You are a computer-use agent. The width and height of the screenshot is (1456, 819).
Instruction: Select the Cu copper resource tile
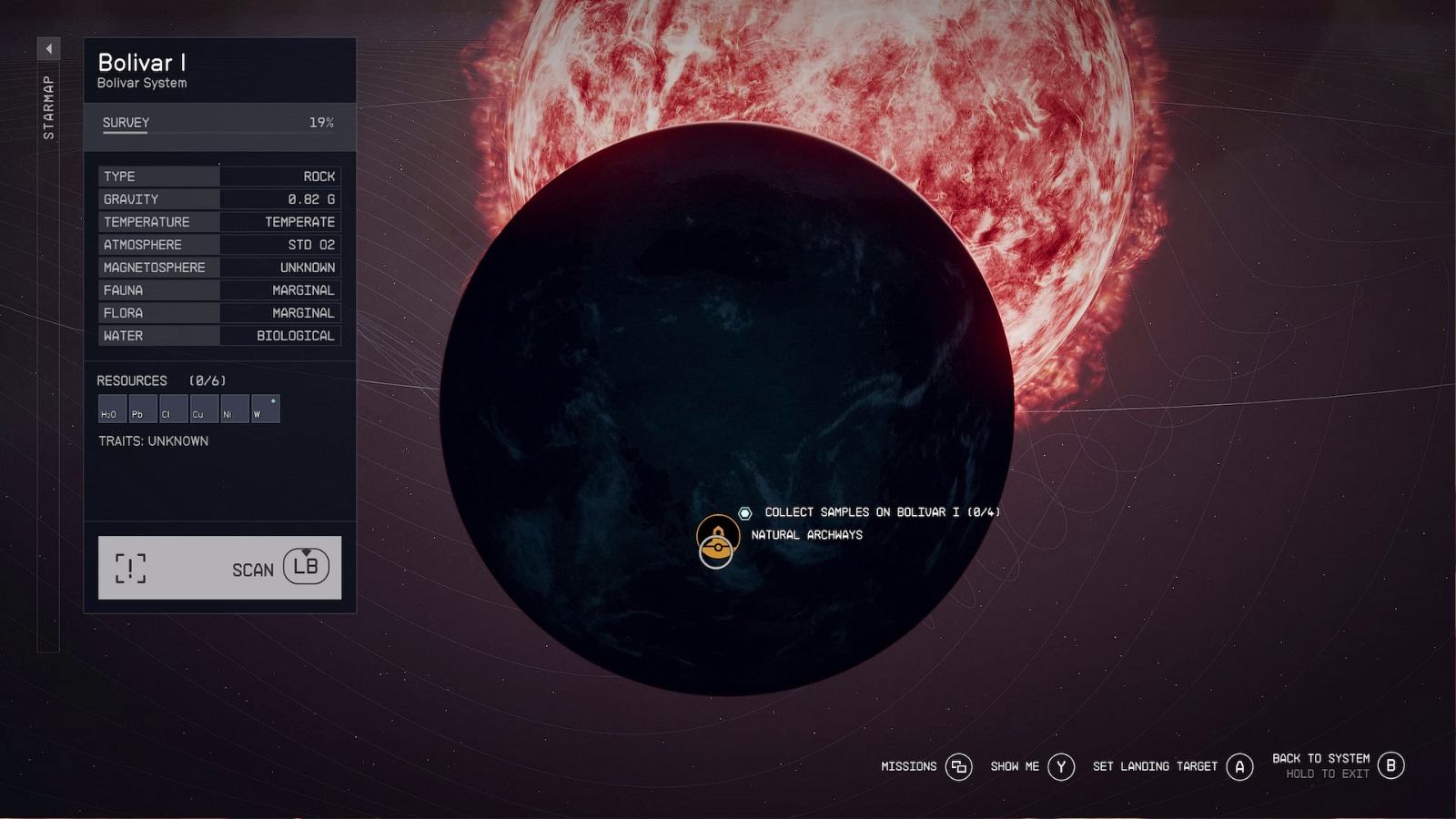click(204, 409)
